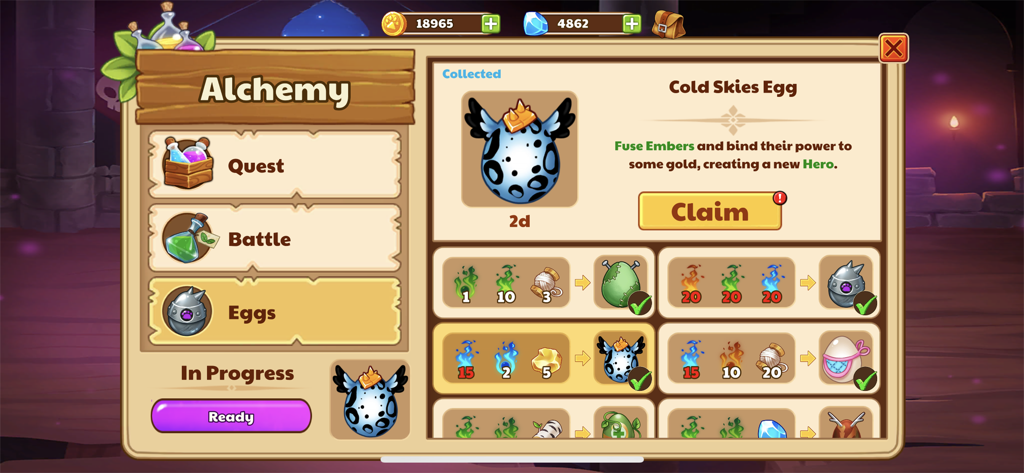
Task: Add more gold coins with plus button
Action: click(x=491, y=24)
